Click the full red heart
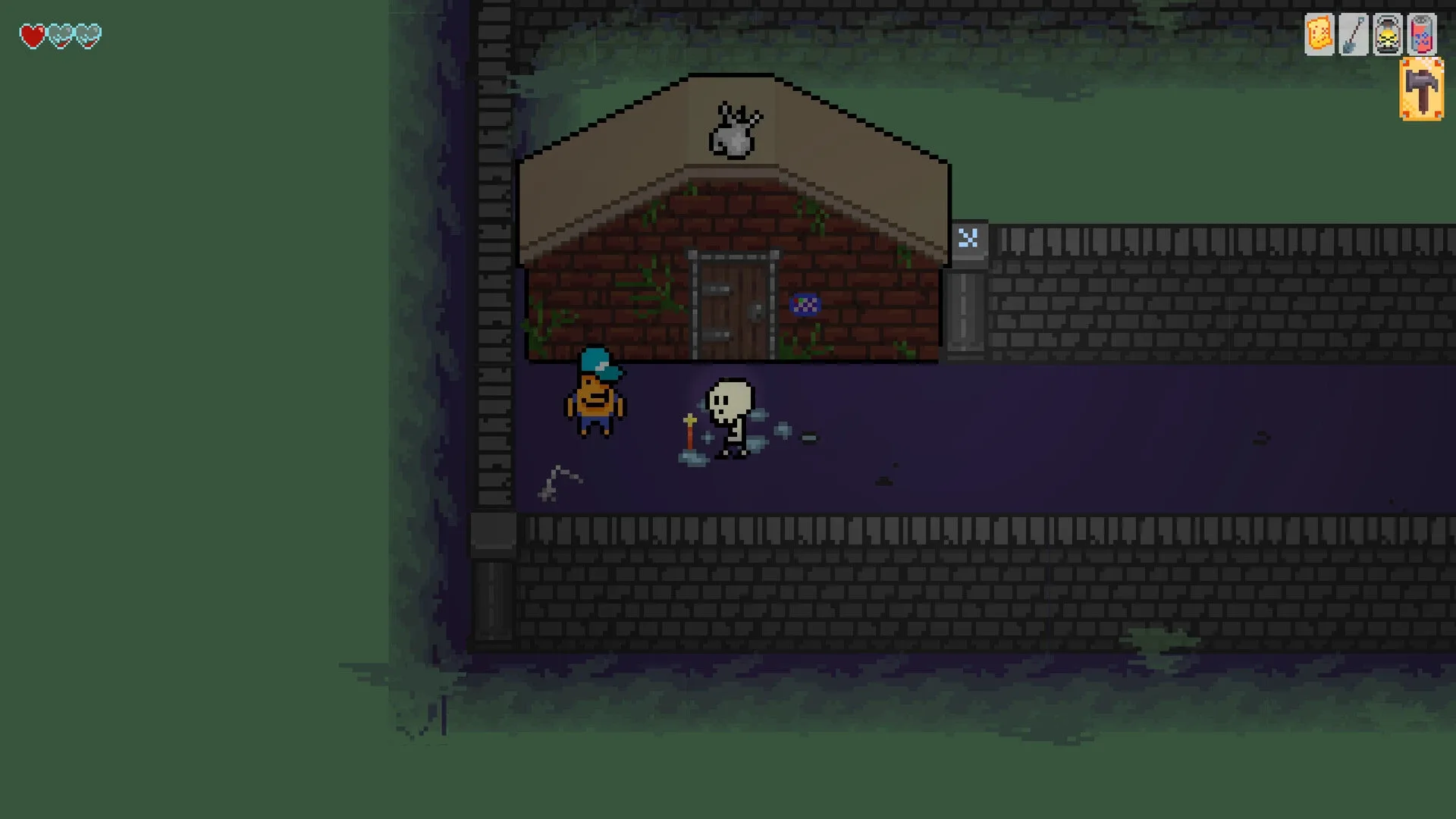 click(x=32, y=34)
